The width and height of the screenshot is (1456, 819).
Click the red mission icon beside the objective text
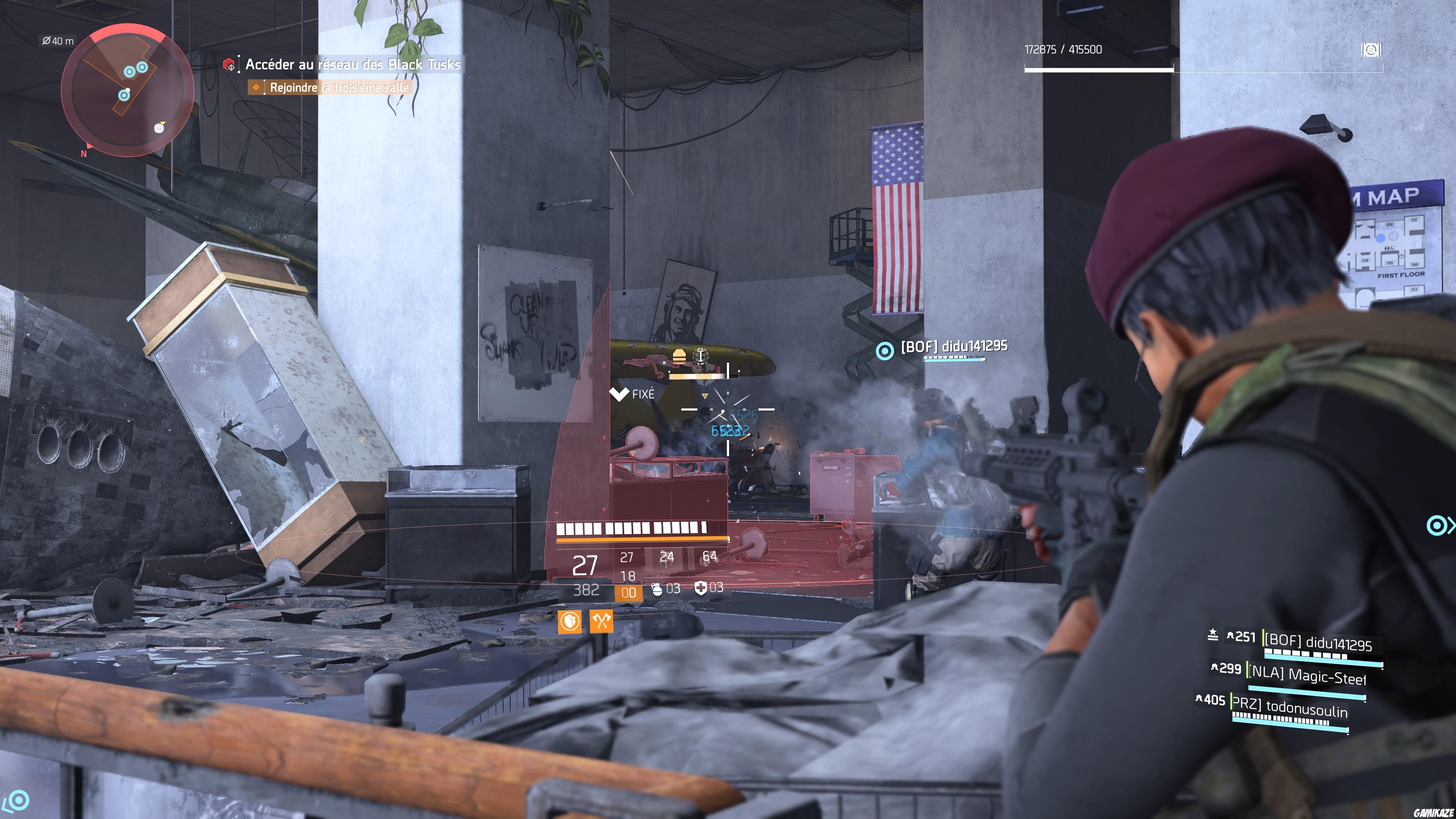[x=228, y=64]
